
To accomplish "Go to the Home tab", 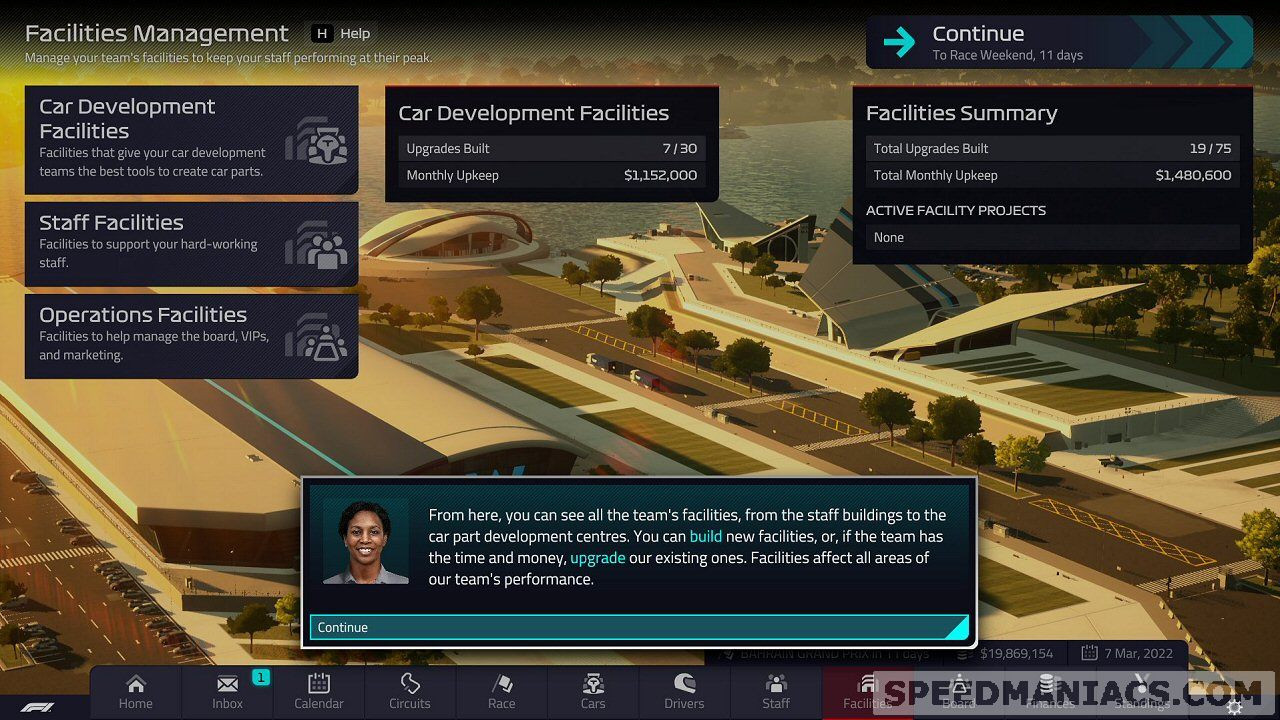I will [136, 692].
